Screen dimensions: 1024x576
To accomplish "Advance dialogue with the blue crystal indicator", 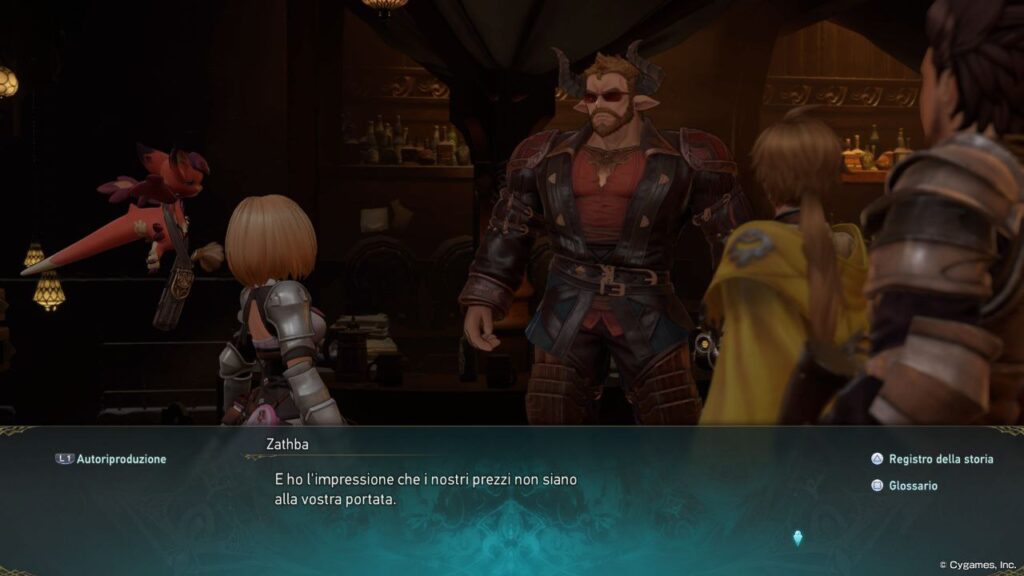I will pos(797,537).
